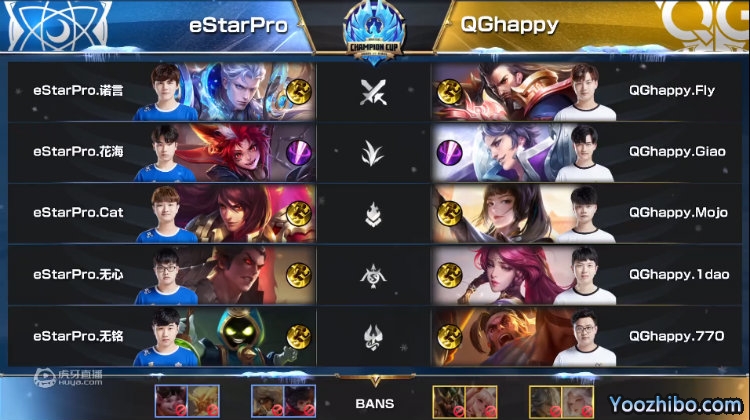Click the purple summoner spell beside QGhappy.Giao
750x420 pixels.
click(450, 152)
